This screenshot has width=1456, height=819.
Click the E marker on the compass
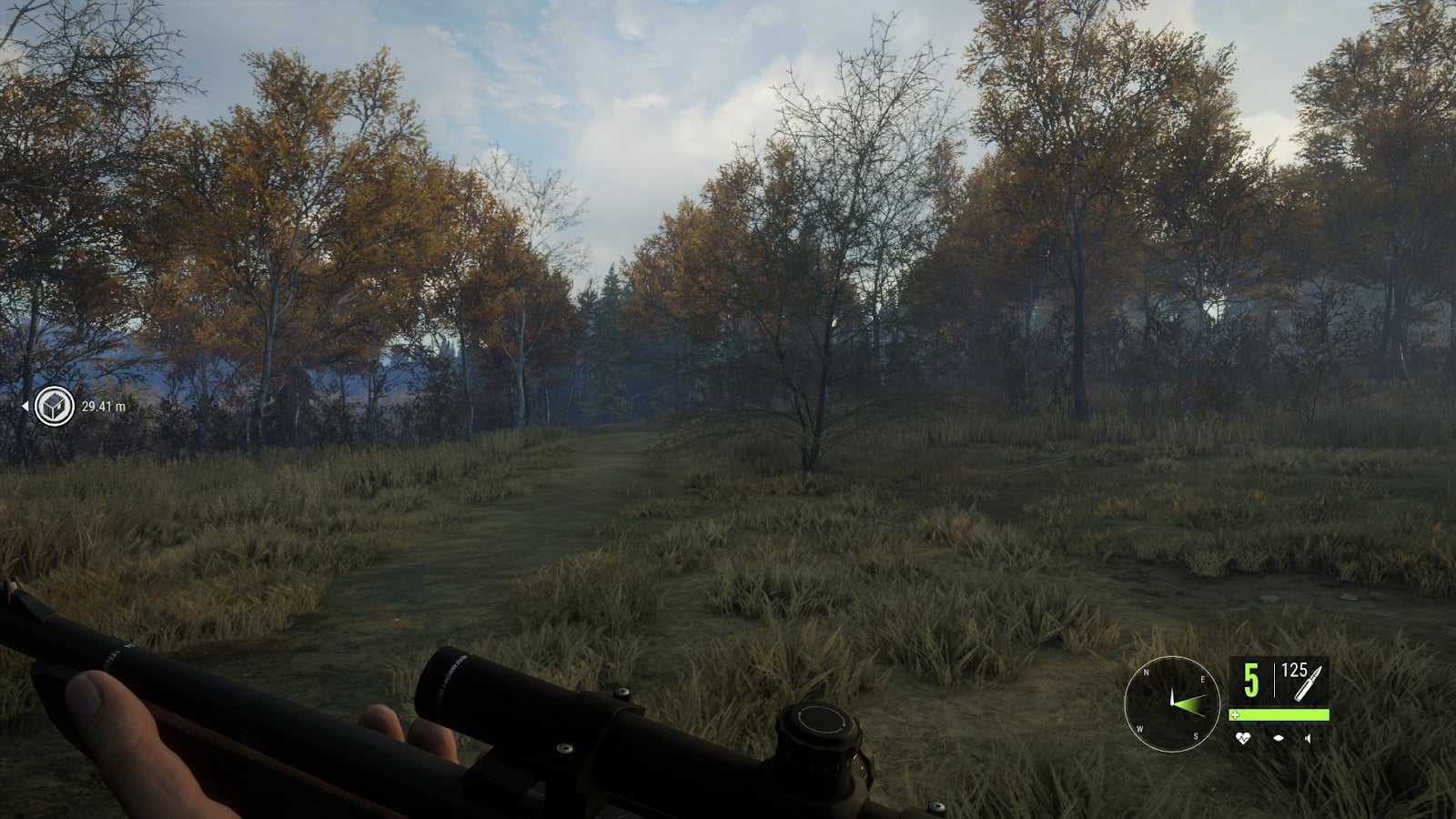click(x=1203, y=679)
